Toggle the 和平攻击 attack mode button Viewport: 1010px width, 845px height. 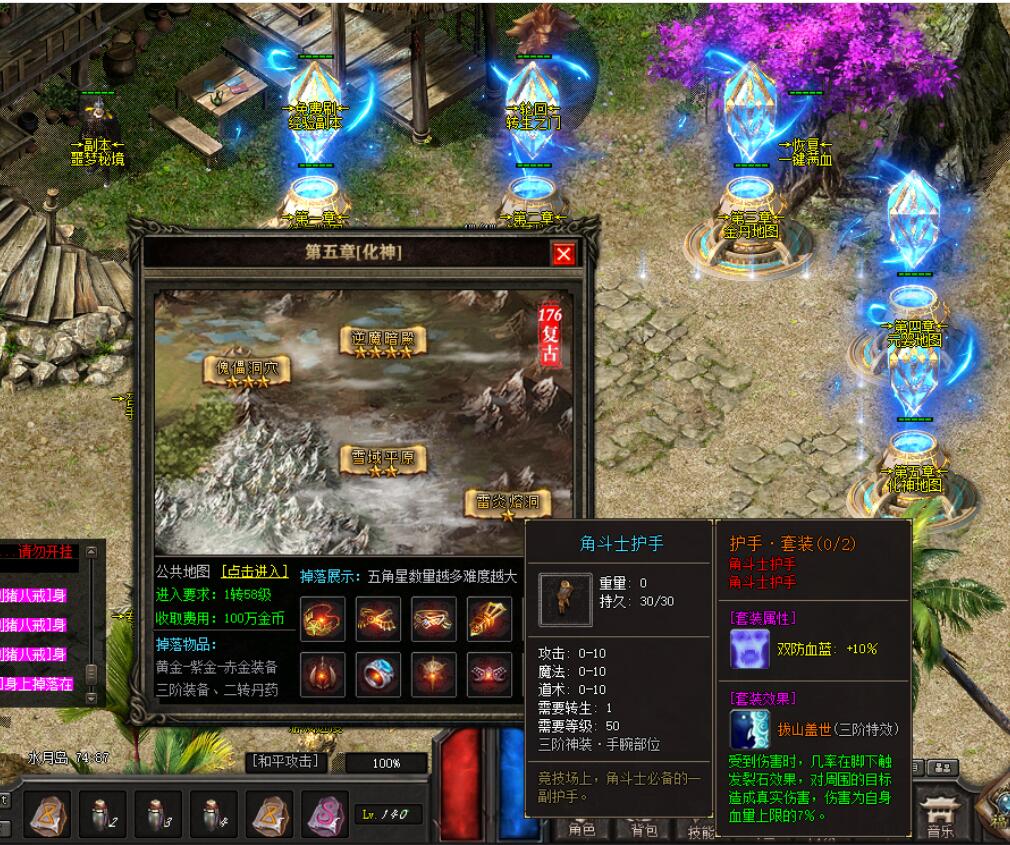pyautogui.click(x=286, y=762)
